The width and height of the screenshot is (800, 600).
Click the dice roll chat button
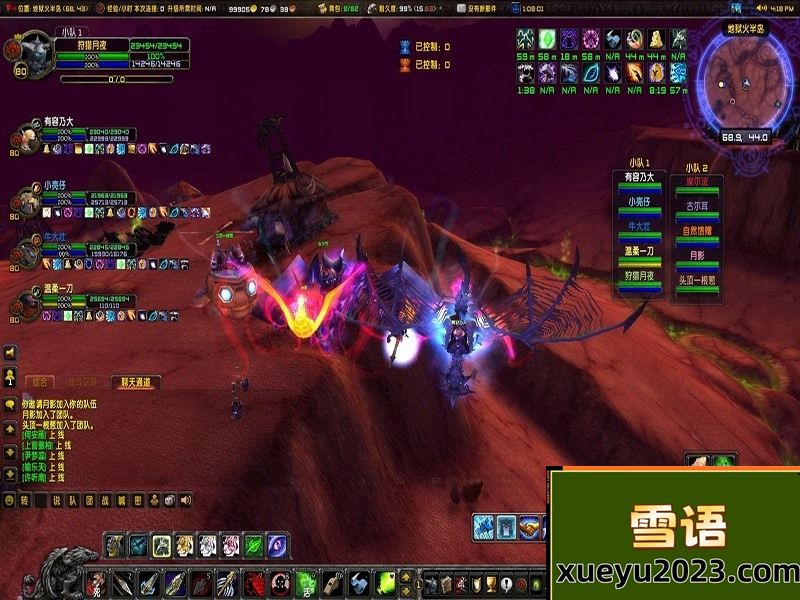point(170,500)
